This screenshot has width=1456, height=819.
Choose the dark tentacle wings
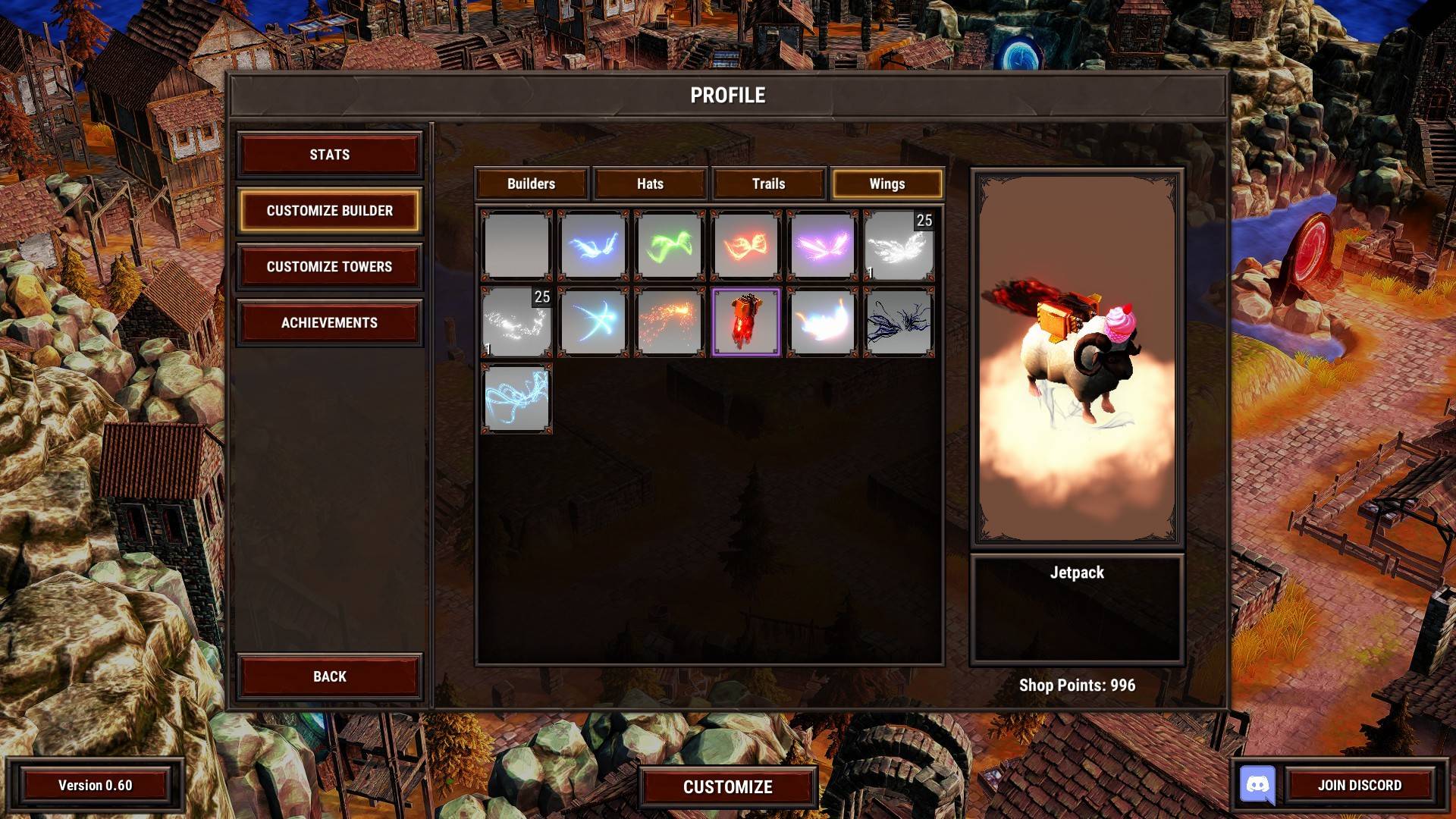[x=899, y=322]
